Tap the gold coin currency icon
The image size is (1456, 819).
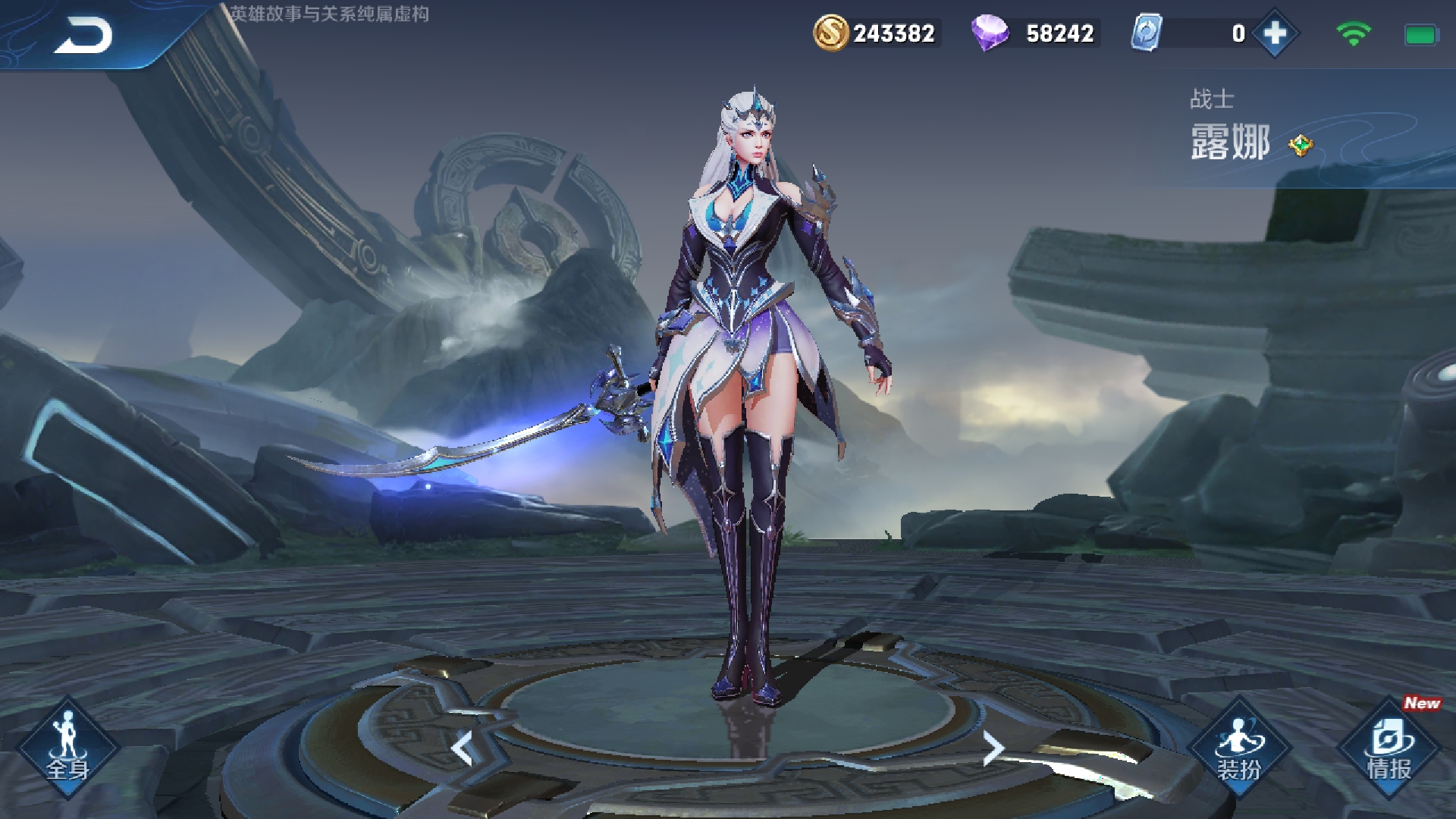pyautogui.click(x=830, y=33)
